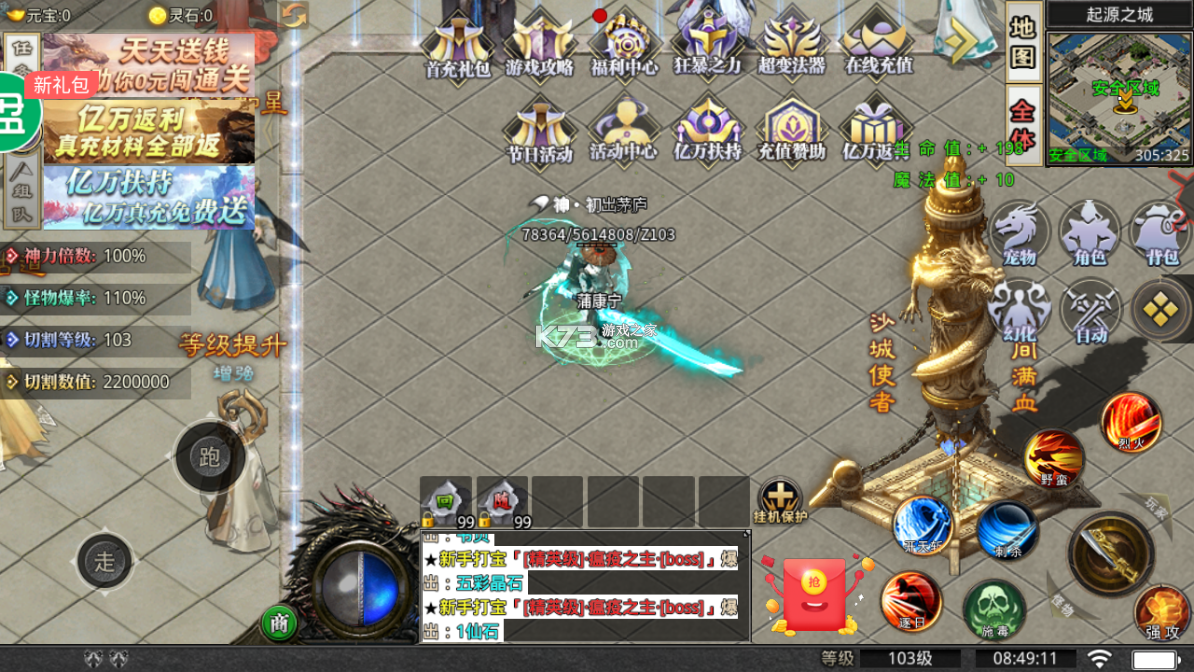
Task: Click the minimap of 起源之城
Action: click(1119, 96)
